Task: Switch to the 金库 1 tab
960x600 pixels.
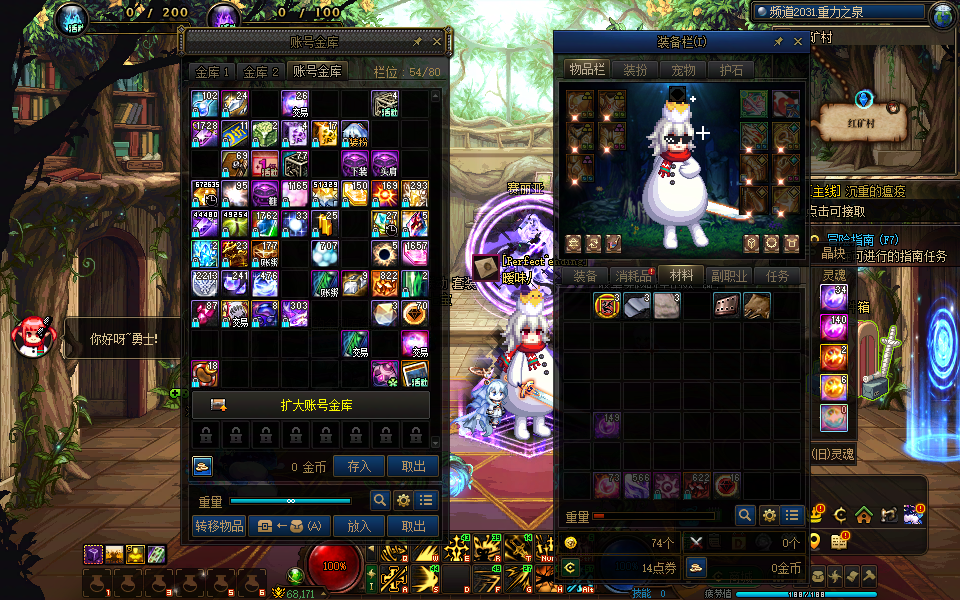Action: pos(212,72)
